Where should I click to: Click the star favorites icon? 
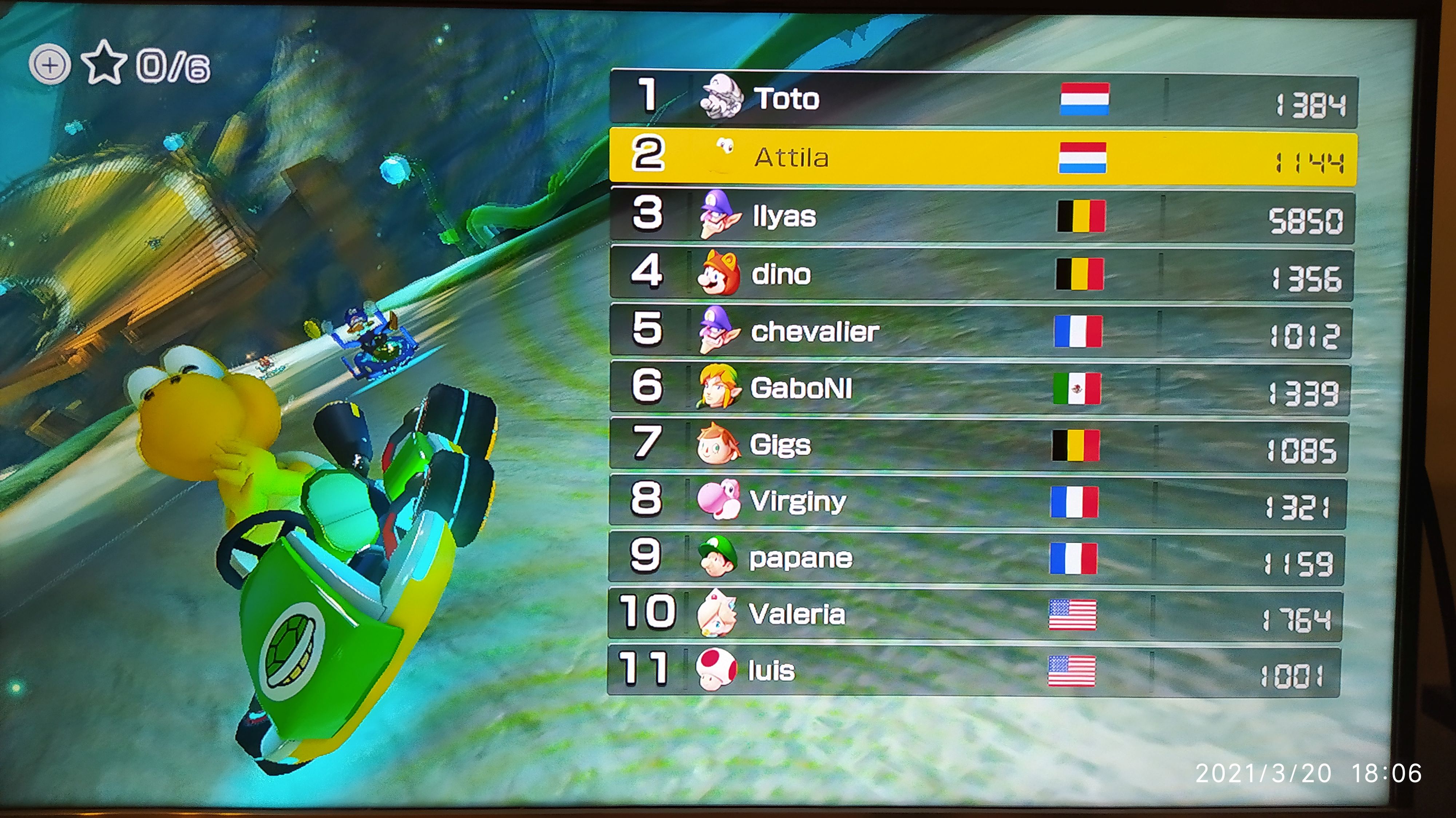tap(104, 63)
